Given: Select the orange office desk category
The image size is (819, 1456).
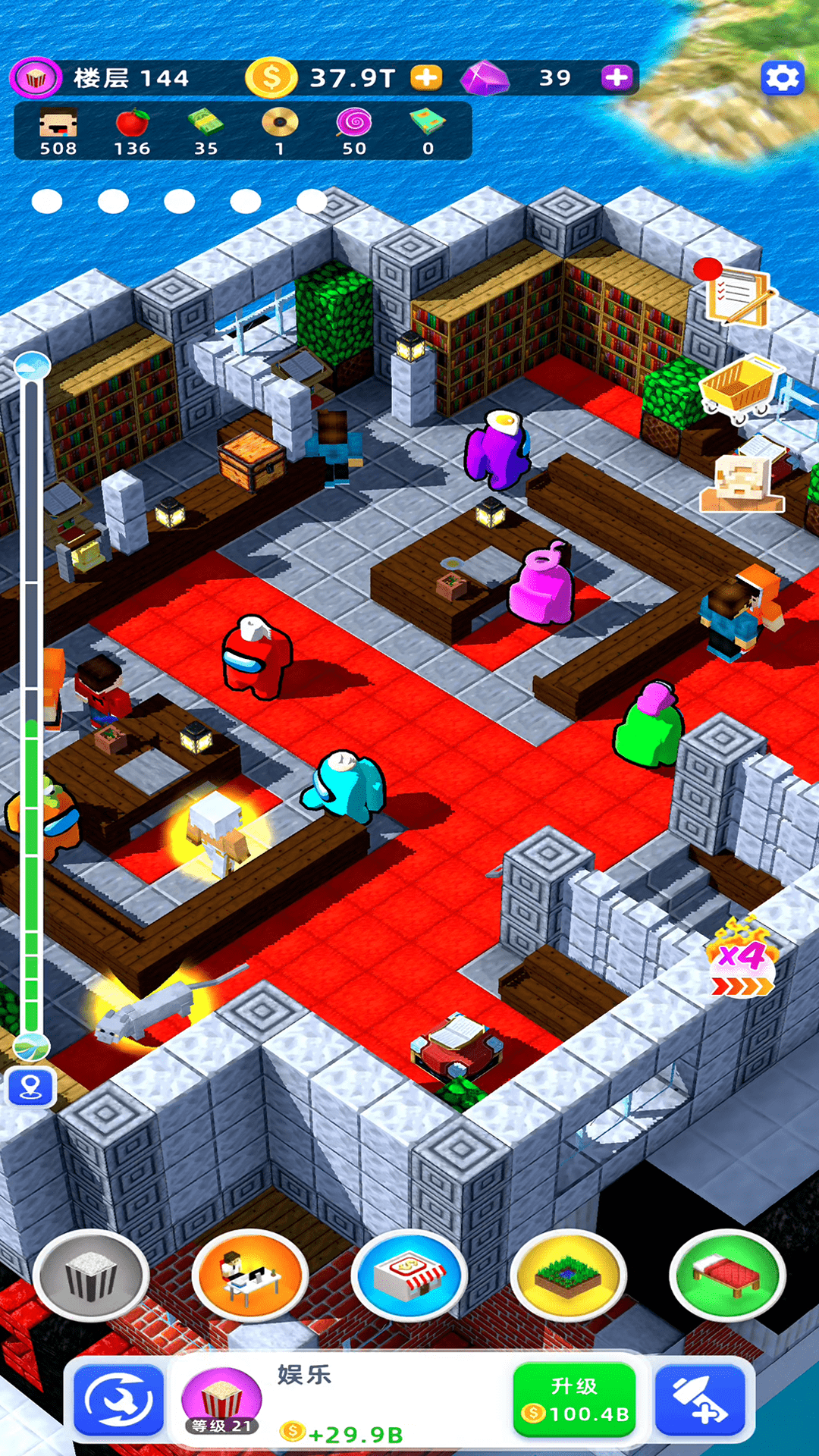Looking at the screenshot, I should (x=249, y=1276).
